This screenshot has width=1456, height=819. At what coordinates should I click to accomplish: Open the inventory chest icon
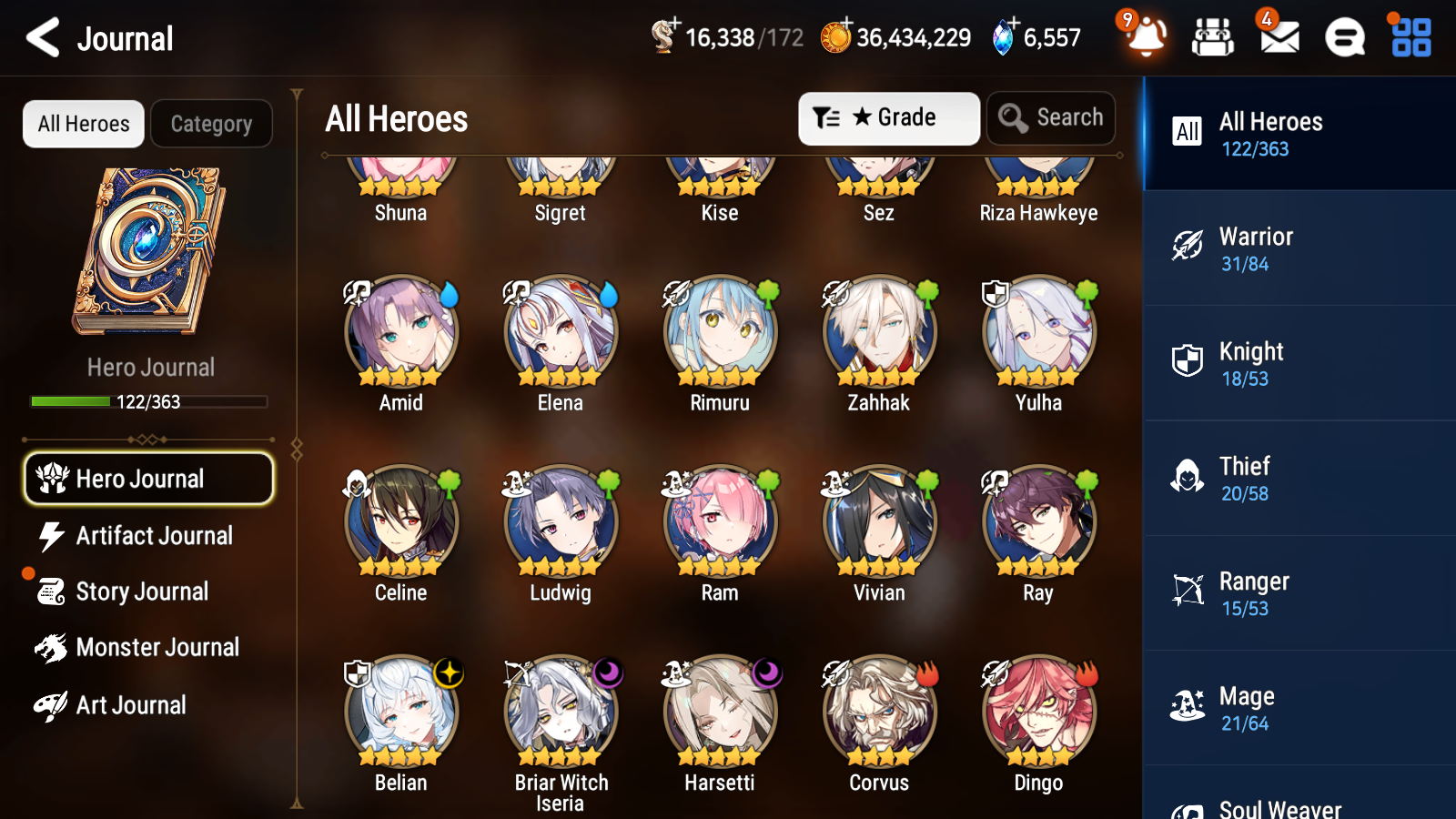[x=1213, y=37]
